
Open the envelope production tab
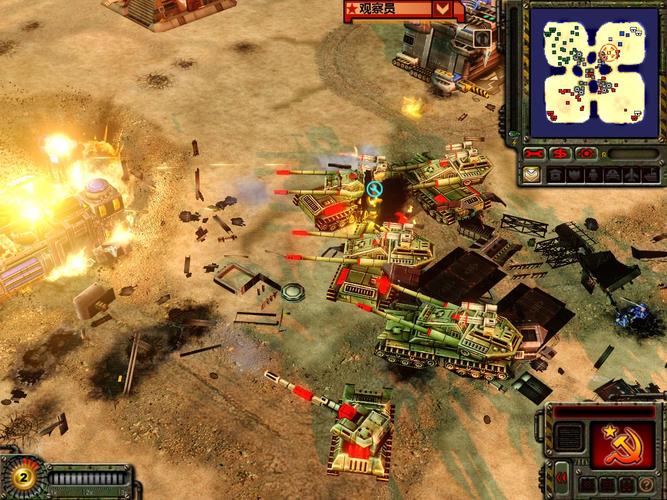(531, 174)
